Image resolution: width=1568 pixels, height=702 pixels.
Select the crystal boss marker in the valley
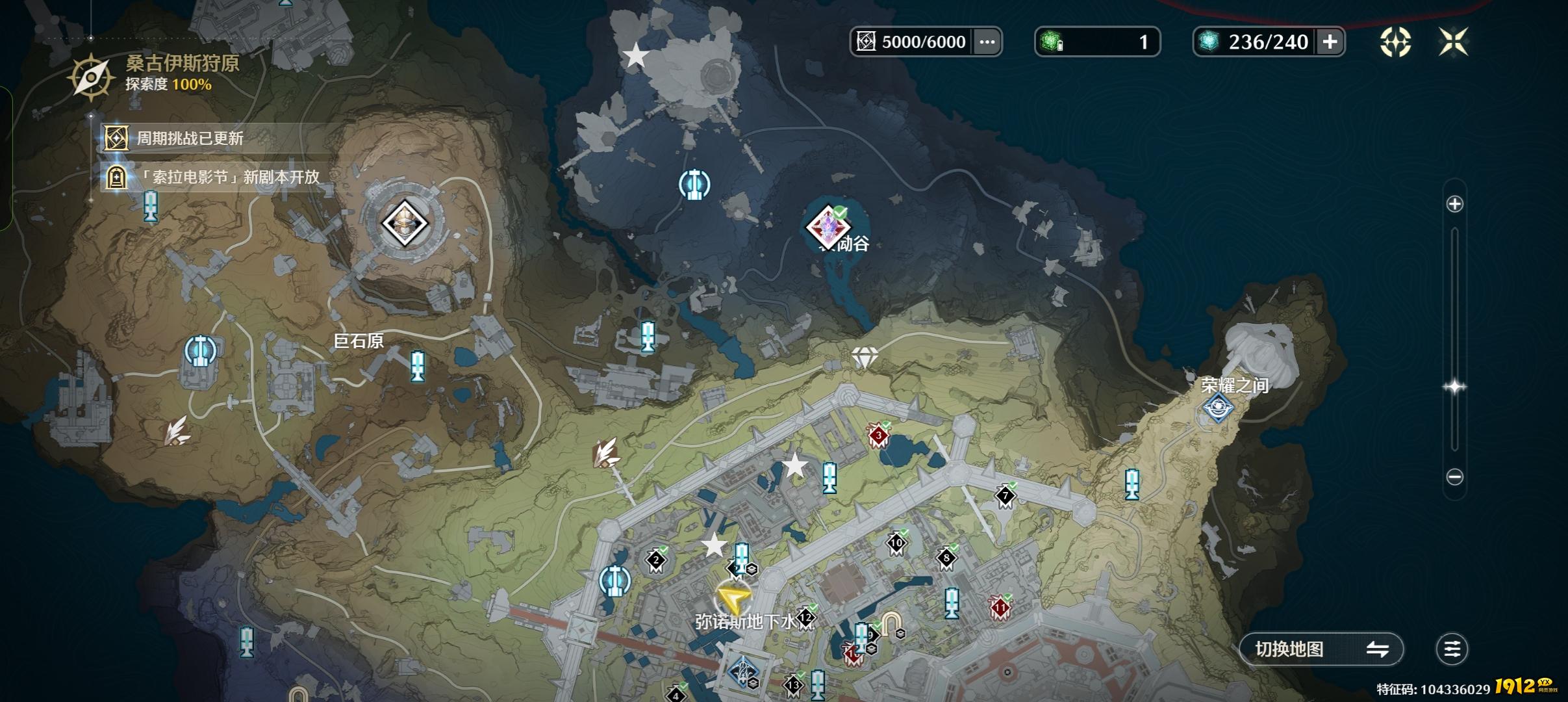[828, 227]
